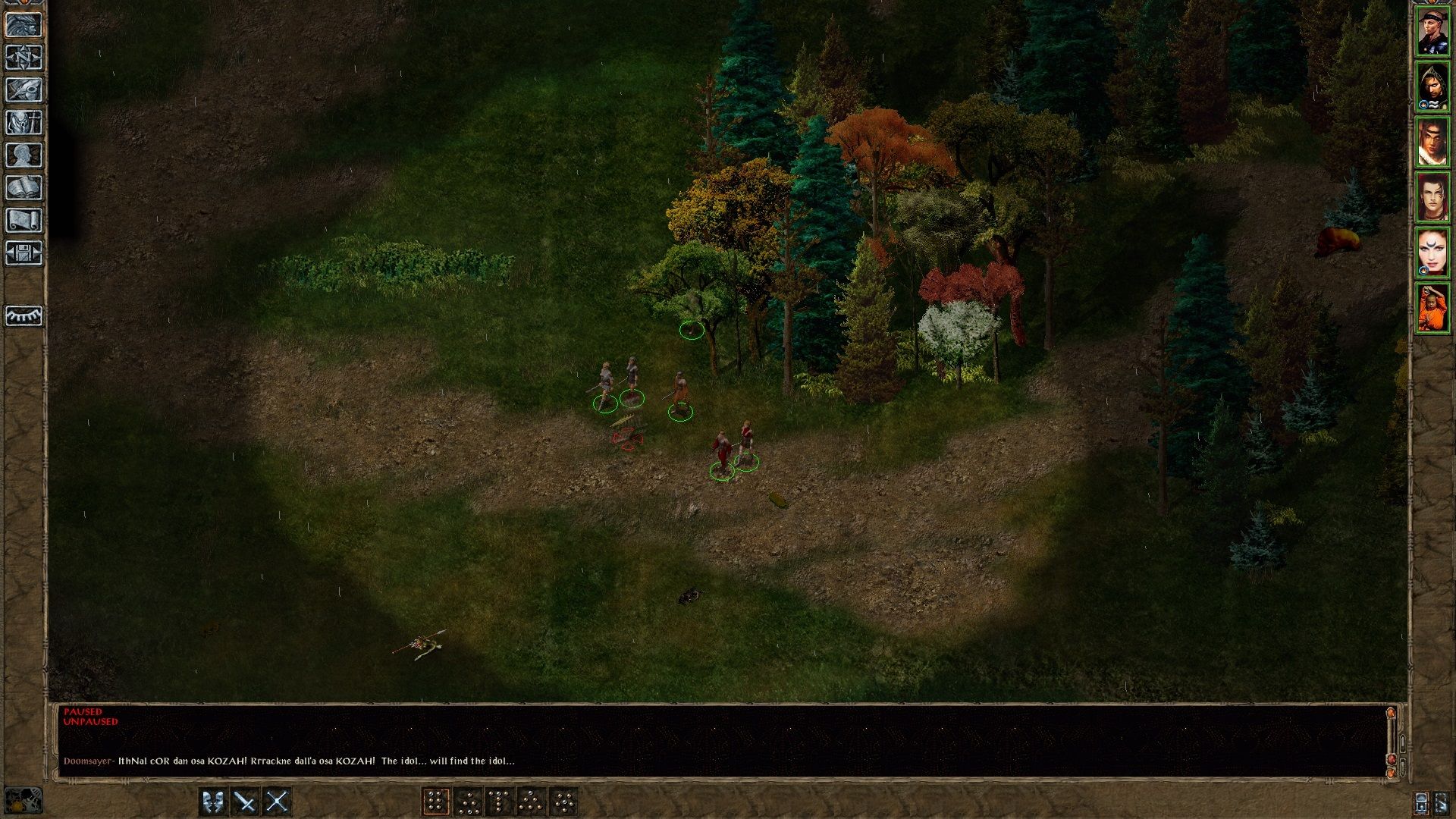Click the bottom-left clock and rest button
Image resolution: width=1456 pixels, height=819 pixels.
coord(23,800)
